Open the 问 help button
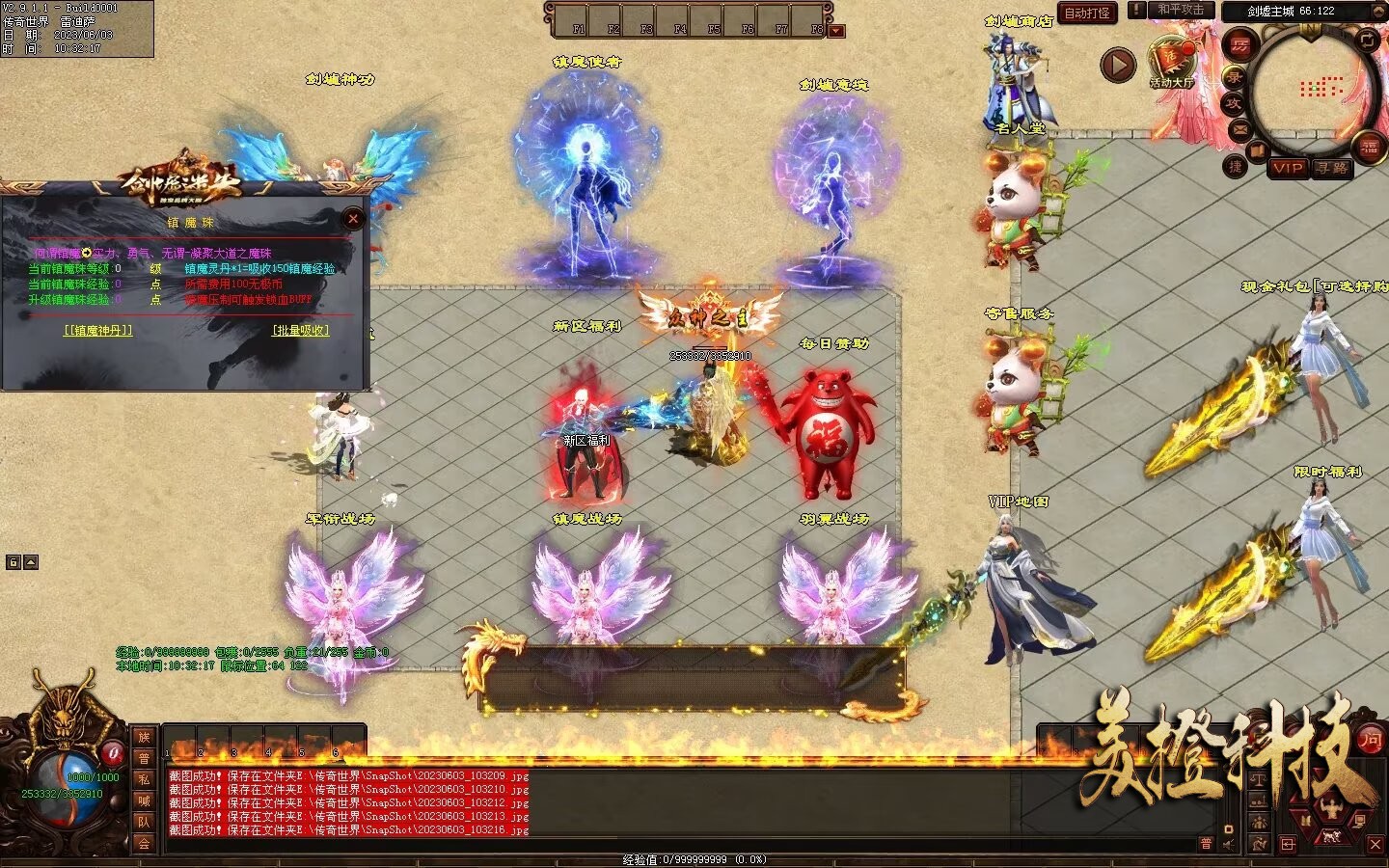 (x=1371, y=741)
